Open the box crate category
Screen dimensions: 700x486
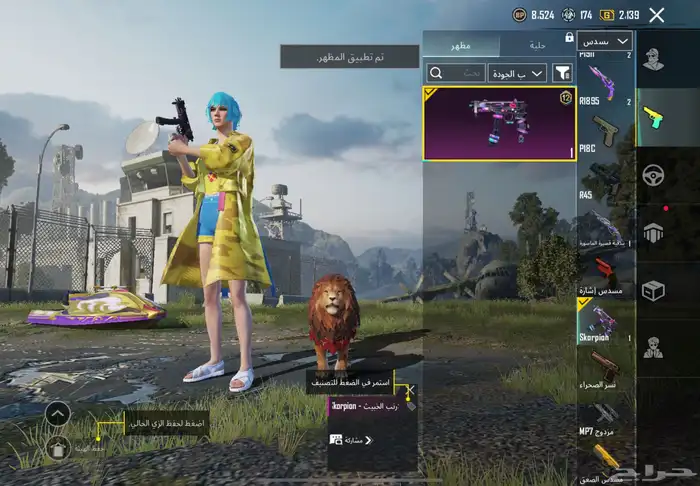(x=653, y=290)
